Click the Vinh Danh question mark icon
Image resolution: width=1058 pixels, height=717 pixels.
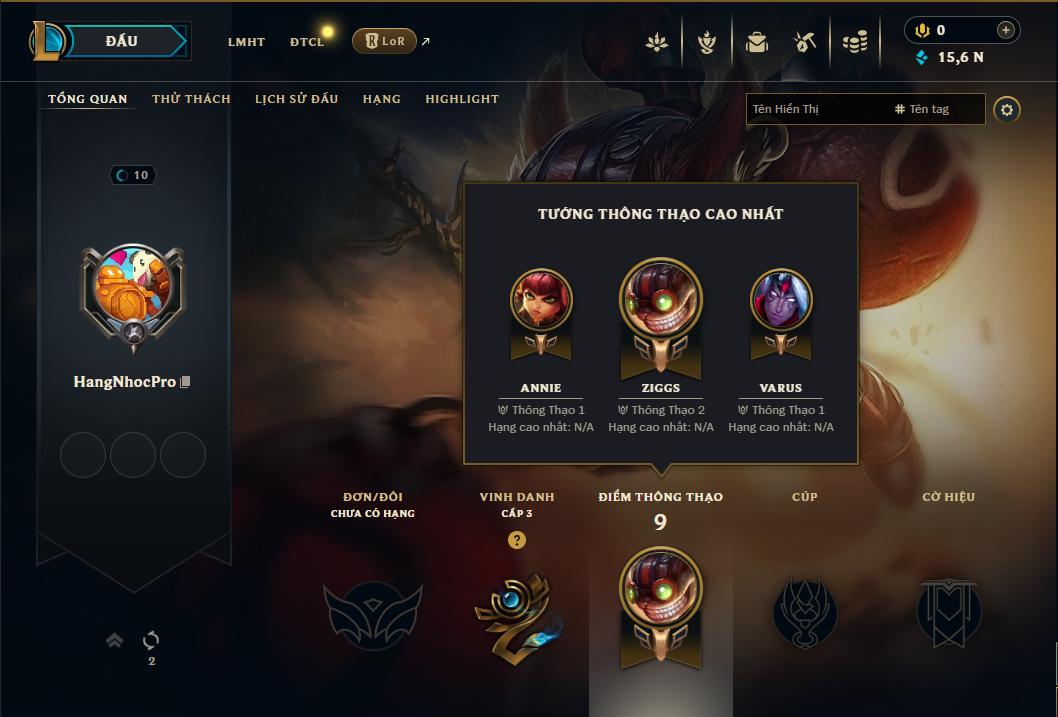[516, 540]
